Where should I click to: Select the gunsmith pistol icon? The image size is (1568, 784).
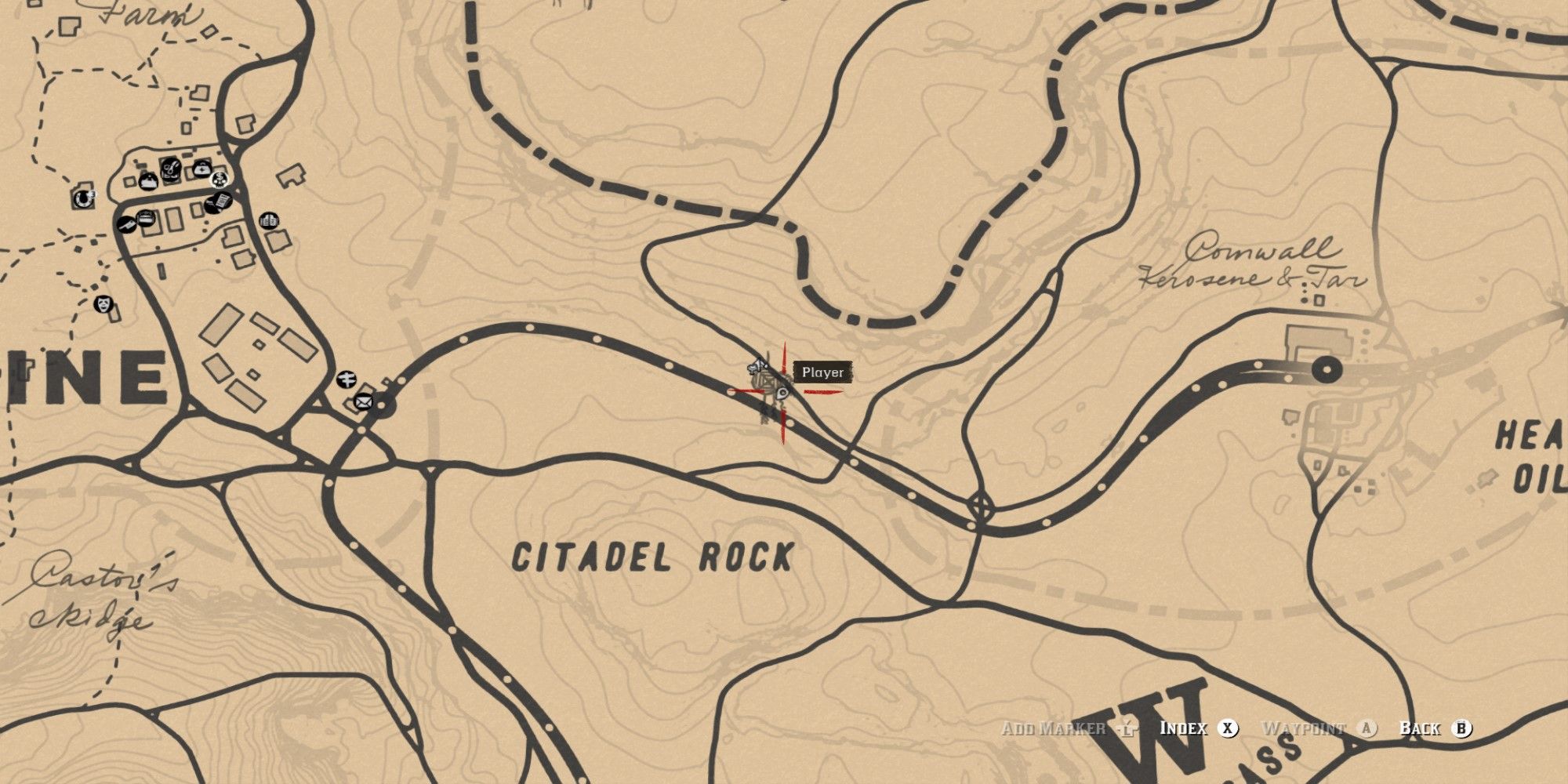pos(127,224)
